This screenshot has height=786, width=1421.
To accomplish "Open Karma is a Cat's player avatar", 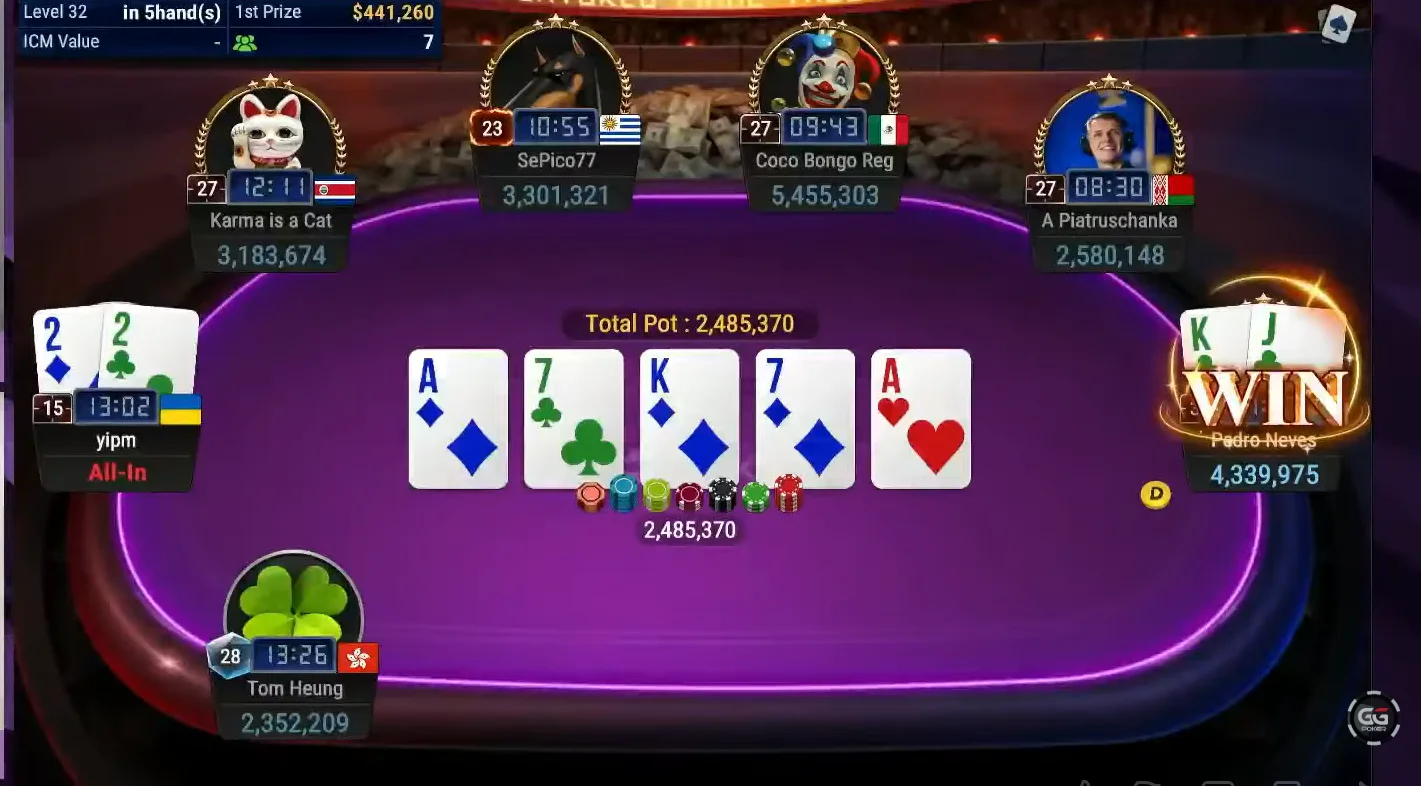I will coord(268,128).
